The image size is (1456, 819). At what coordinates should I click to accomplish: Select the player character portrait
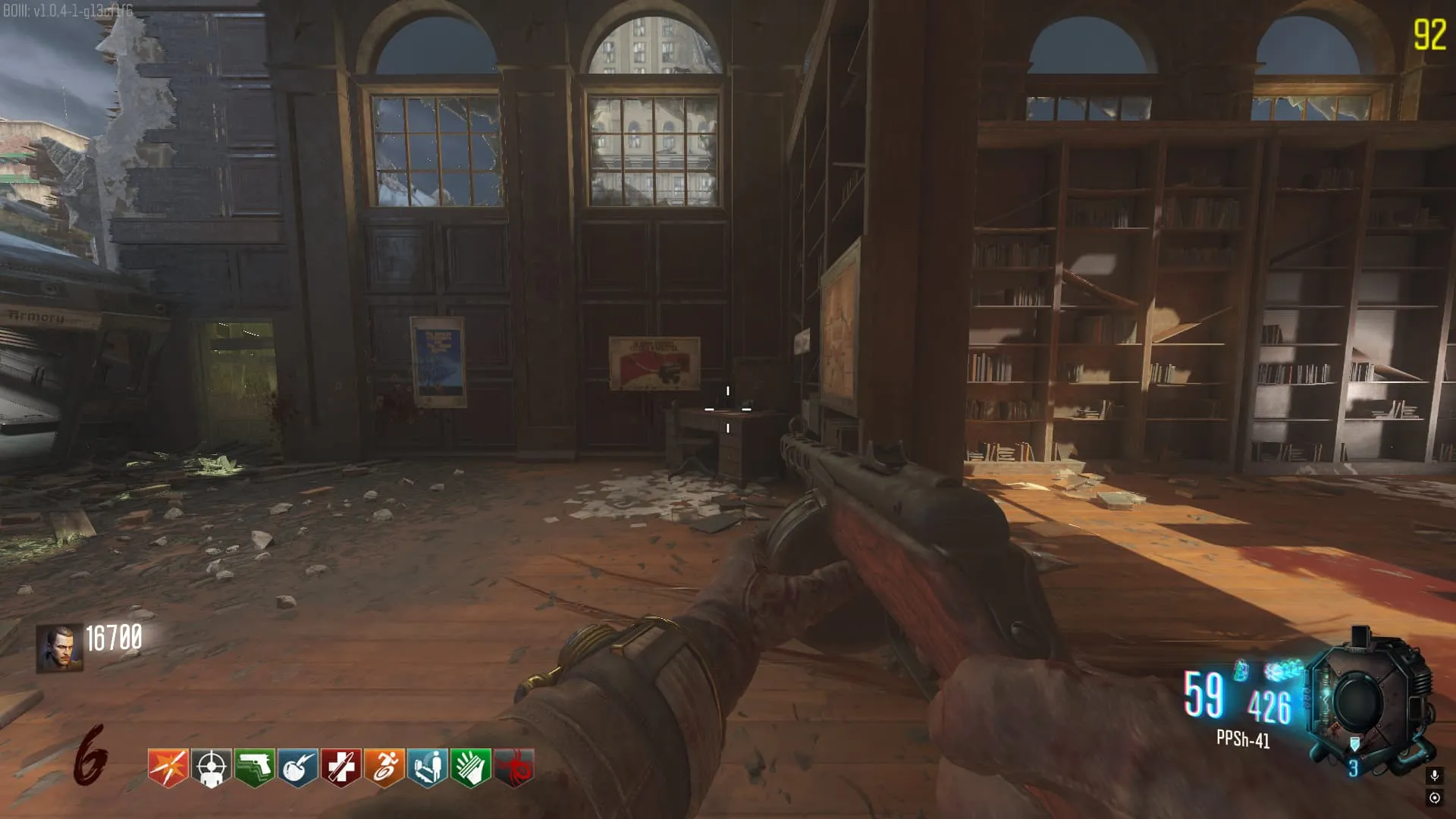59,648
